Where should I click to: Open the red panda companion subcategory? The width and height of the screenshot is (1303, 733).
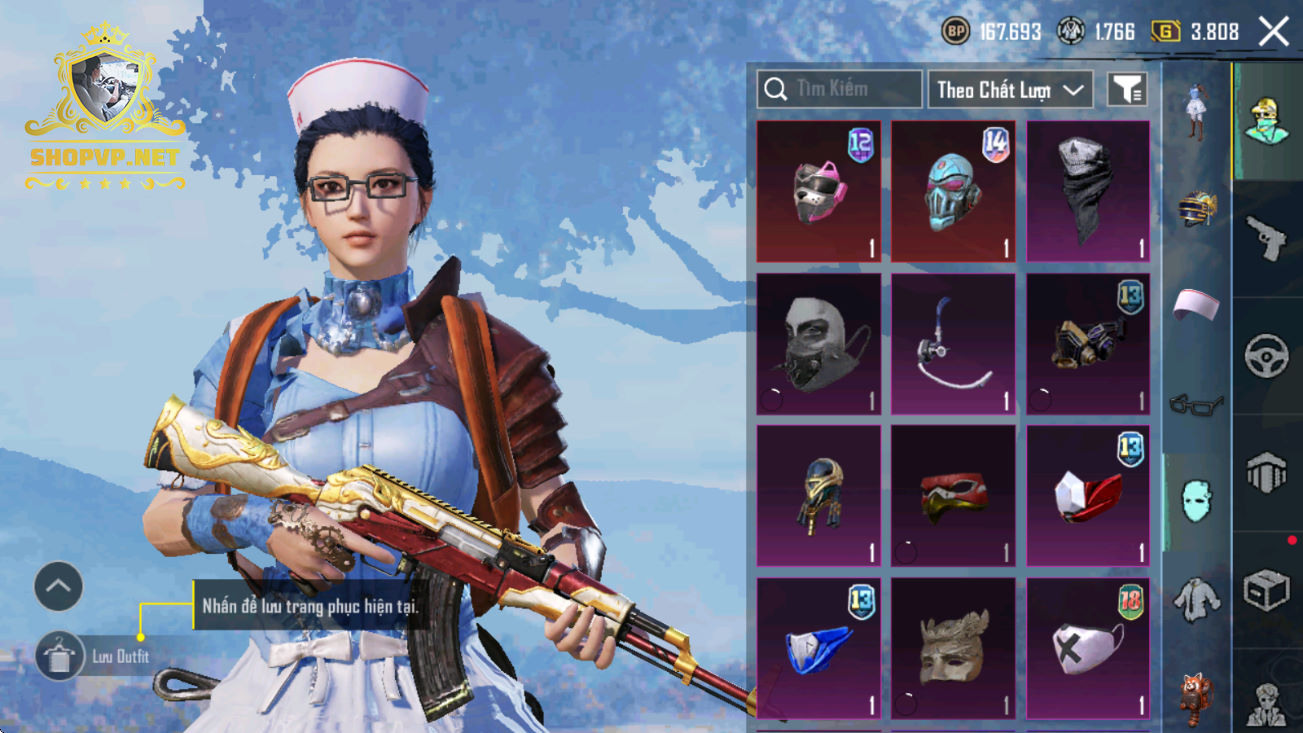(x=1196, y=696)
